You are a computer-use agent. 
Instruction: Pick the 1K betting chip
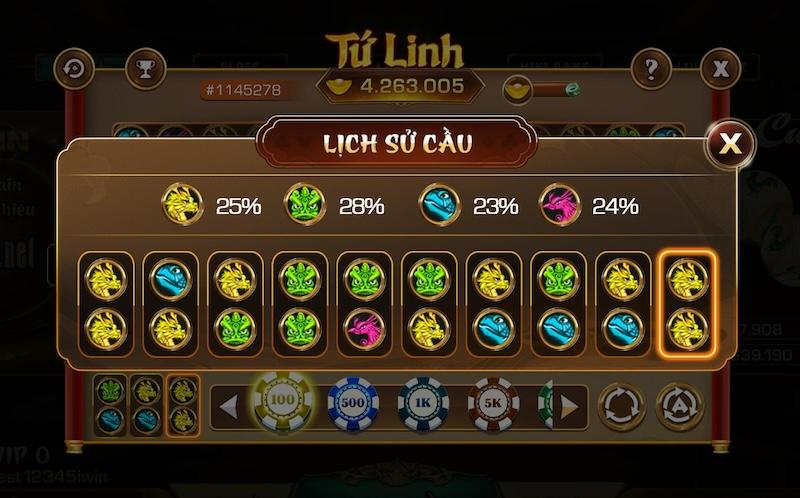tap(423, 404)
